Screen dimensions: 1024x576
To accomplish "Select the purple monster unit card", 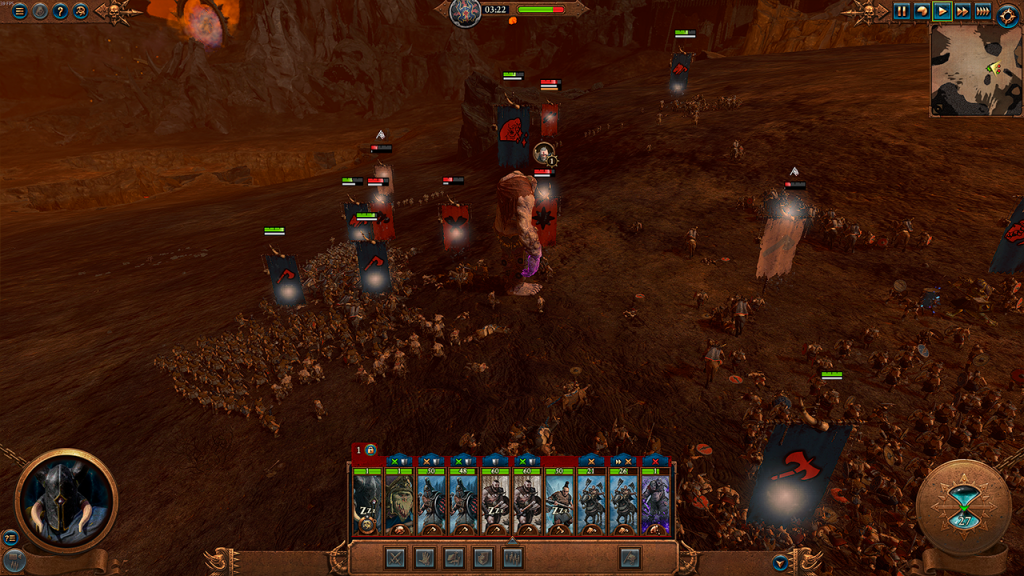I will (x=655, y=501).
